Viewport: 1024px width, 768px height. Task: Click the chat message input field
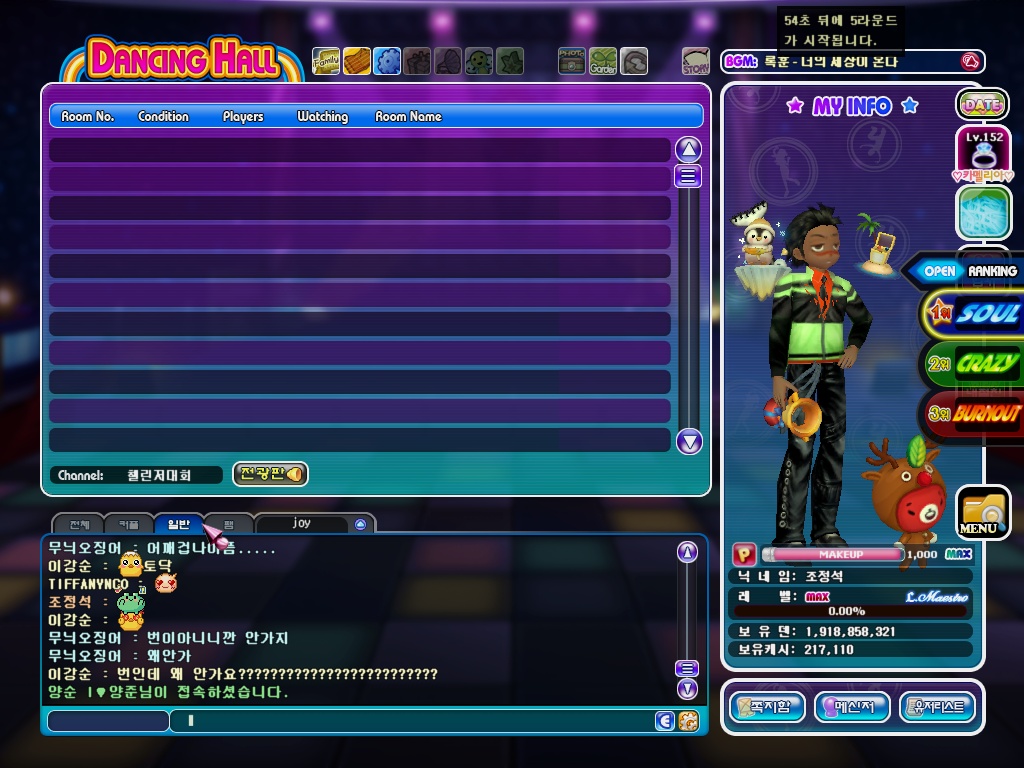[x=410, y=720]
